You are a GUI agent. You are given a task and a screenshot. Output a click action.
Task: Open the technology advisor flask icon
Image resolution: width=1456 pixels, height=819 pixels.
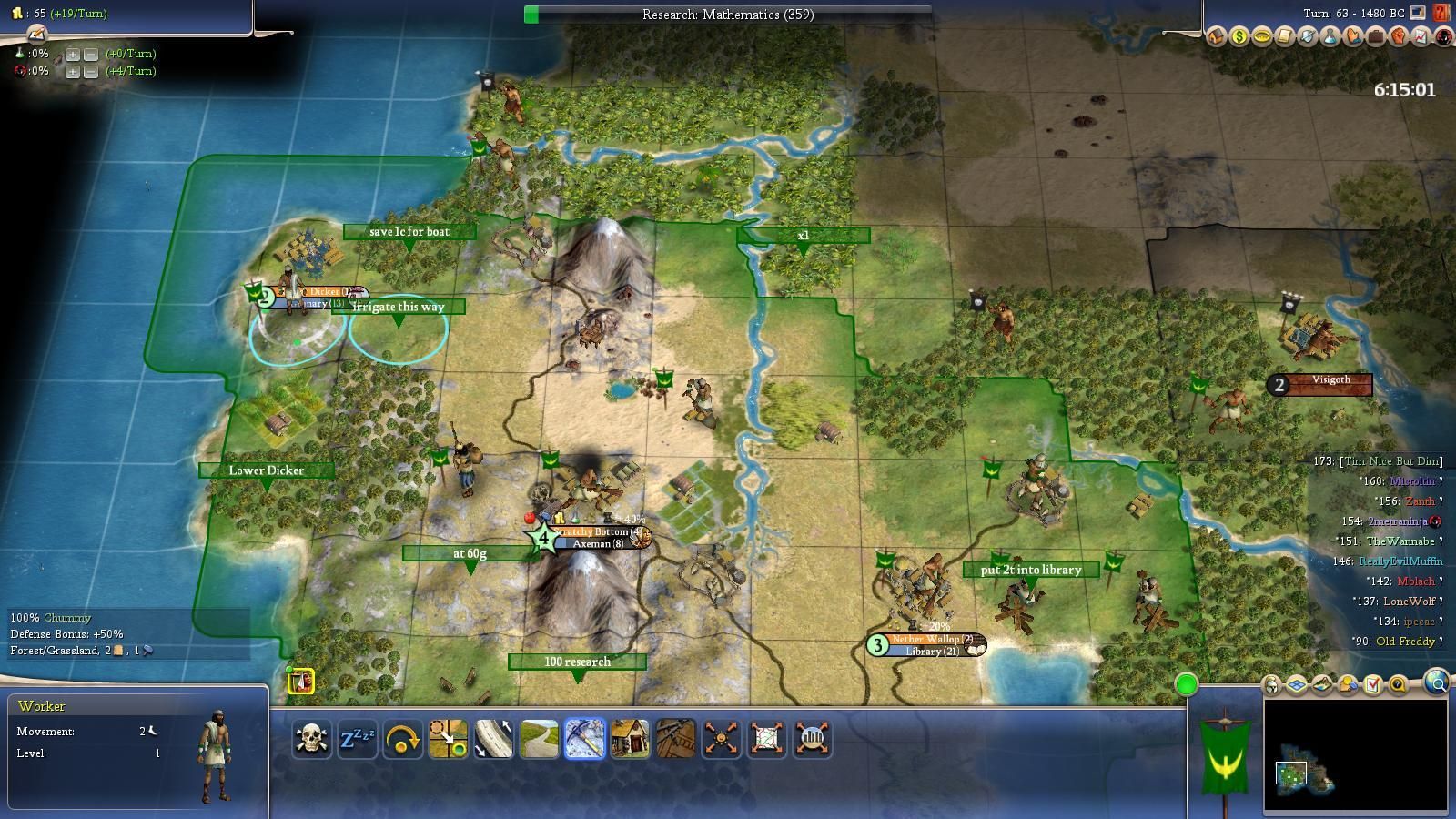coord(1330,37)
